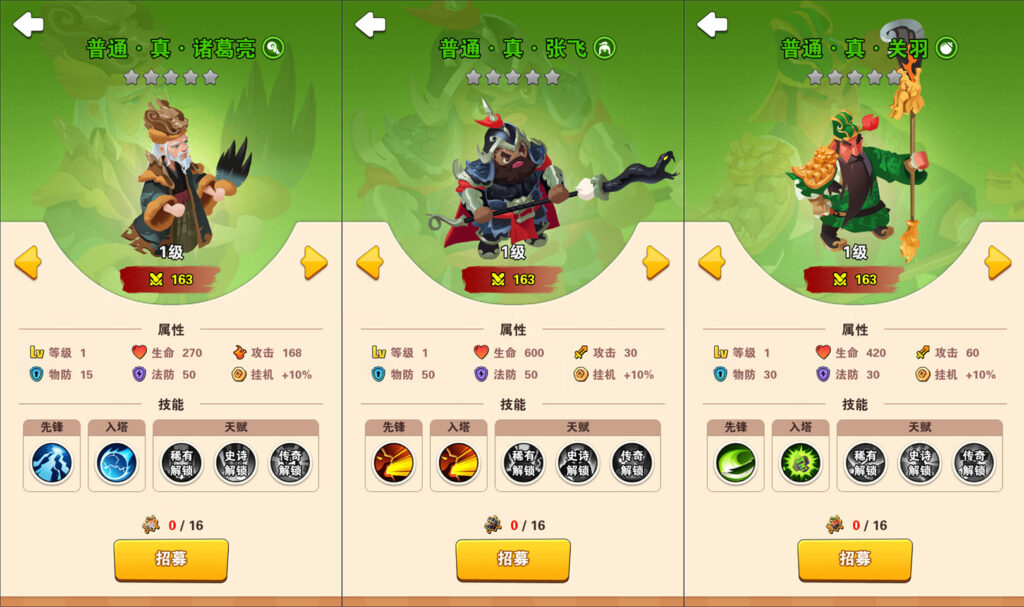Go back from Zhuge Liang's hero panel

click(28, 24)
